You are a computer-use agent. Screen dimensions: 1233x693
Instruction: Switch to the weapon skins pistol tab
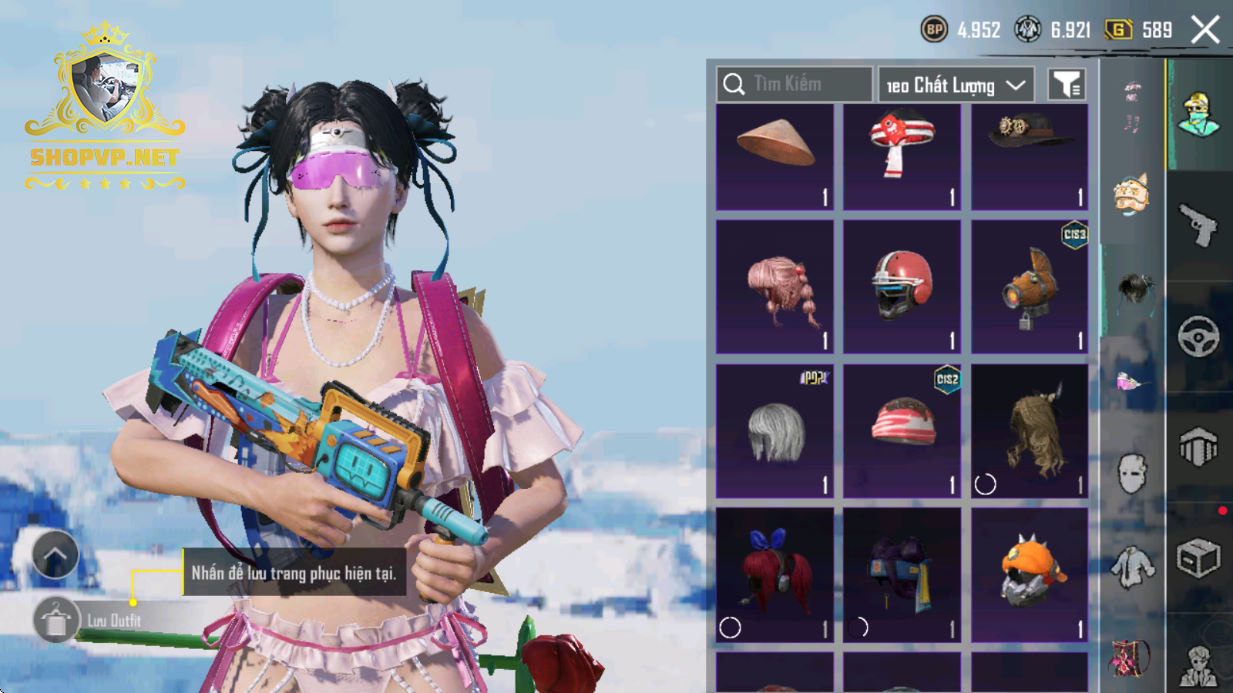(1198, 225)
